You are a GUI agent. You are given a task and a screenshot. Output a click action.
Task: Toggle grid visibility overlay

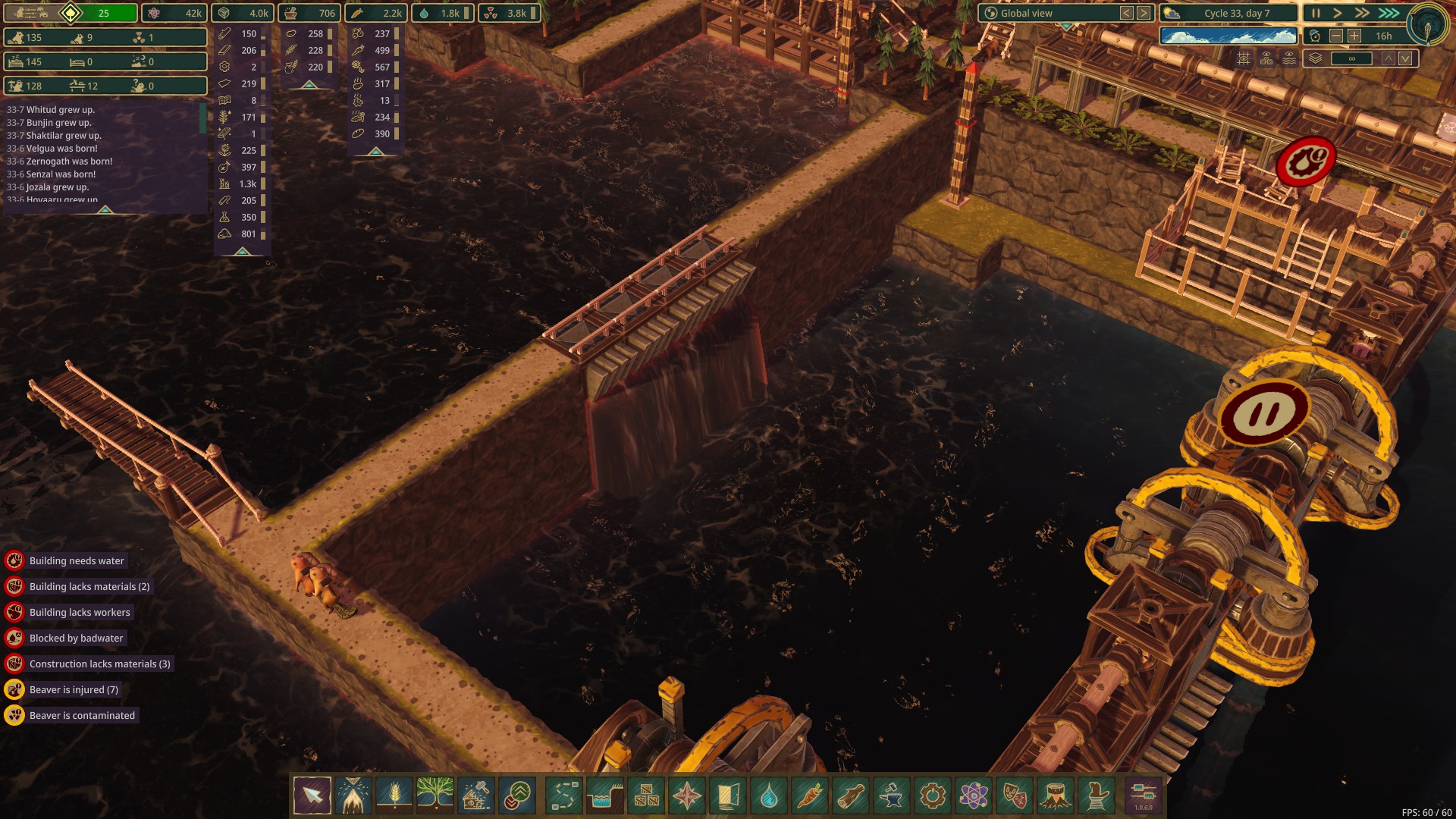(1244, 58)
